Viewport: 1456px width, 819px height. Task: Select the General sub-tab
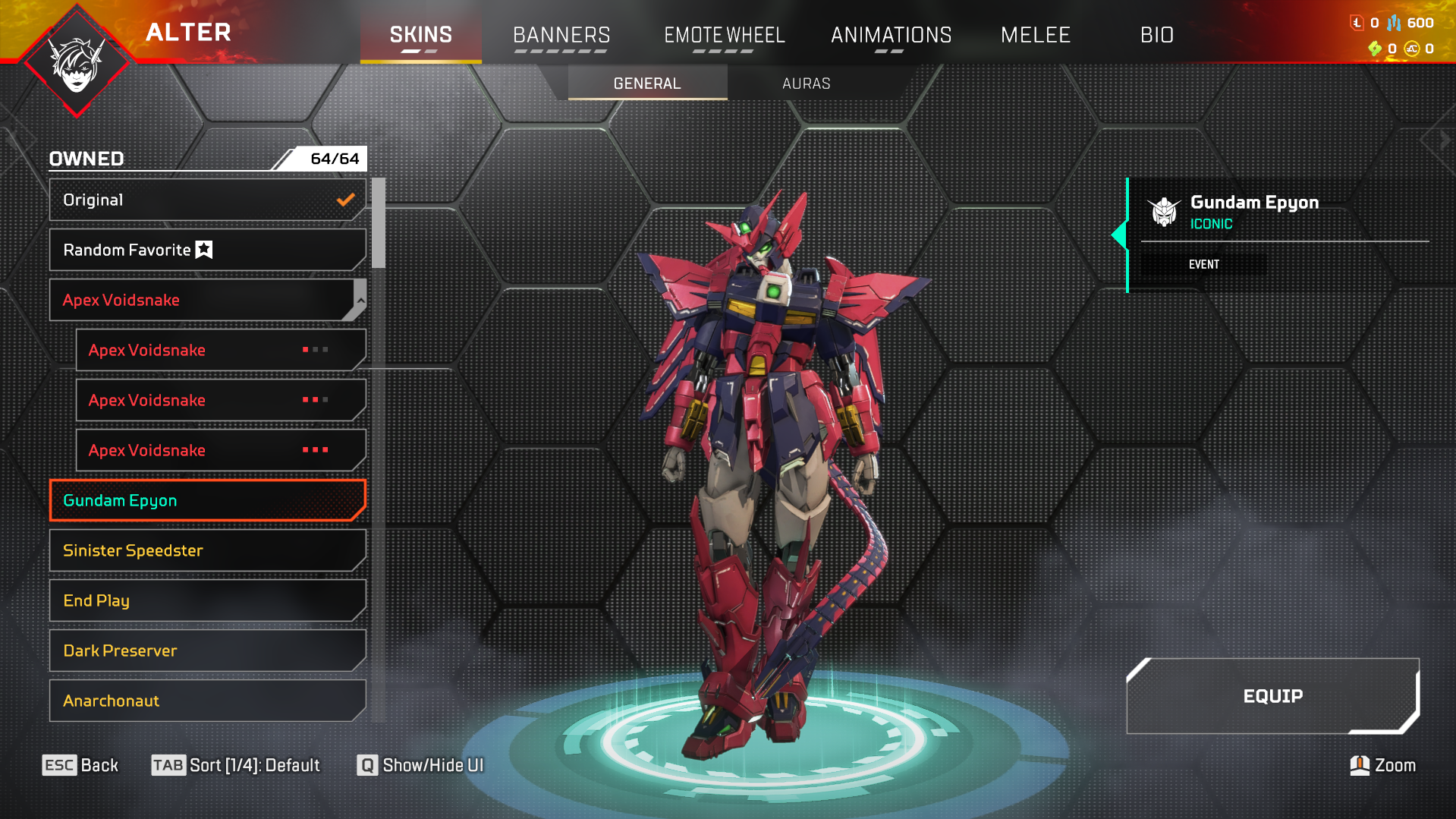(x=647, y=83)
